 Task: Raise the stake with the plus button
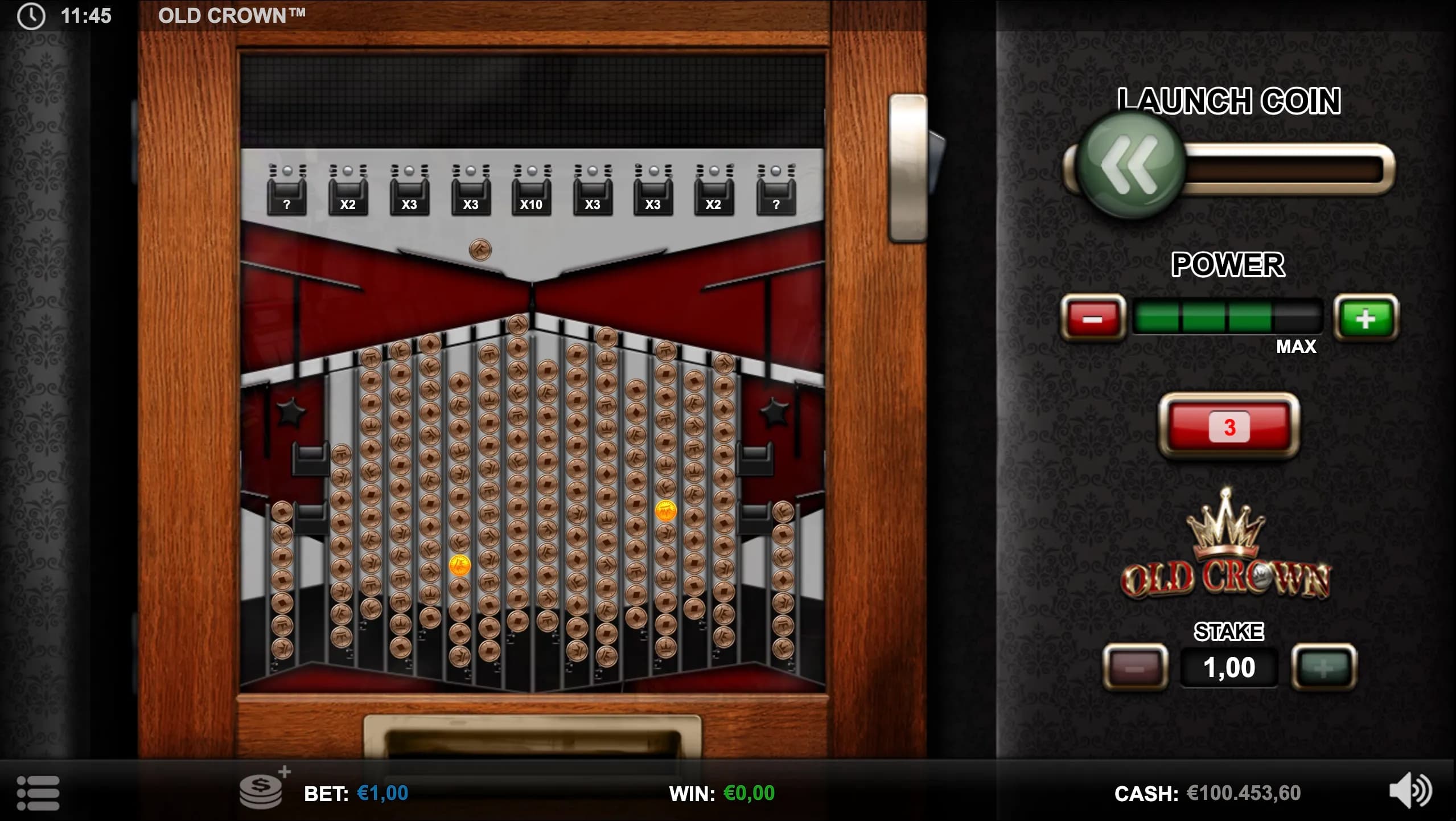(x=1324, y=667)
